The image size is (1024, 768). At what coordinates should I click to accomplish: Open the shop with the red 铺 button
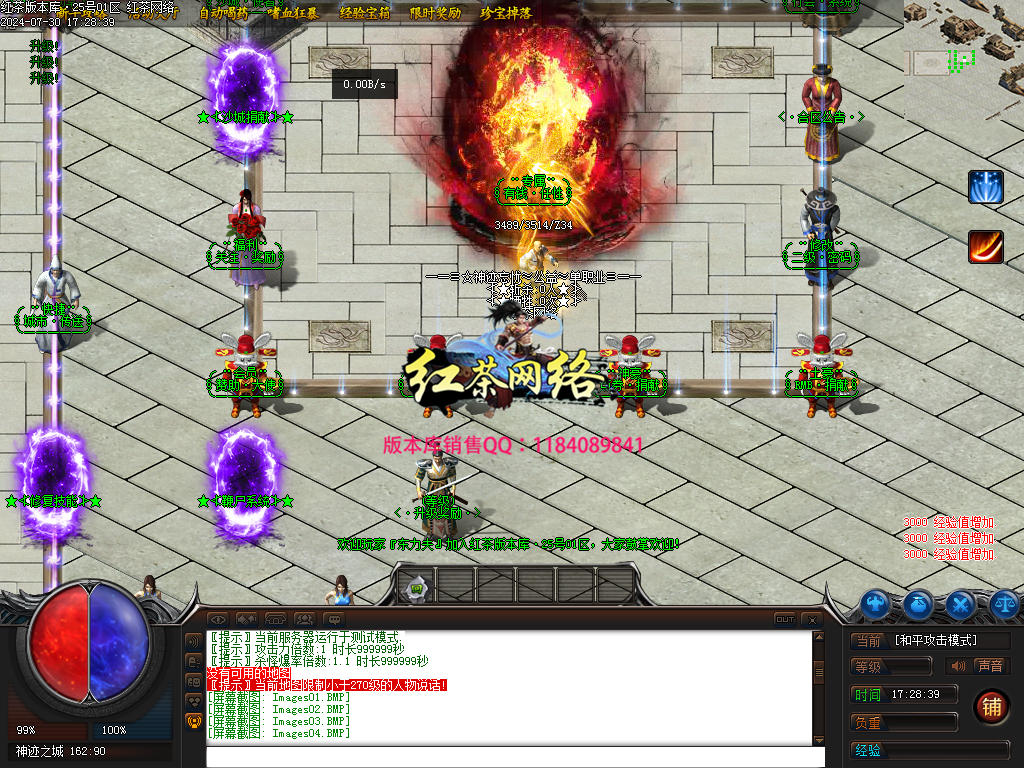pos(991,706)
